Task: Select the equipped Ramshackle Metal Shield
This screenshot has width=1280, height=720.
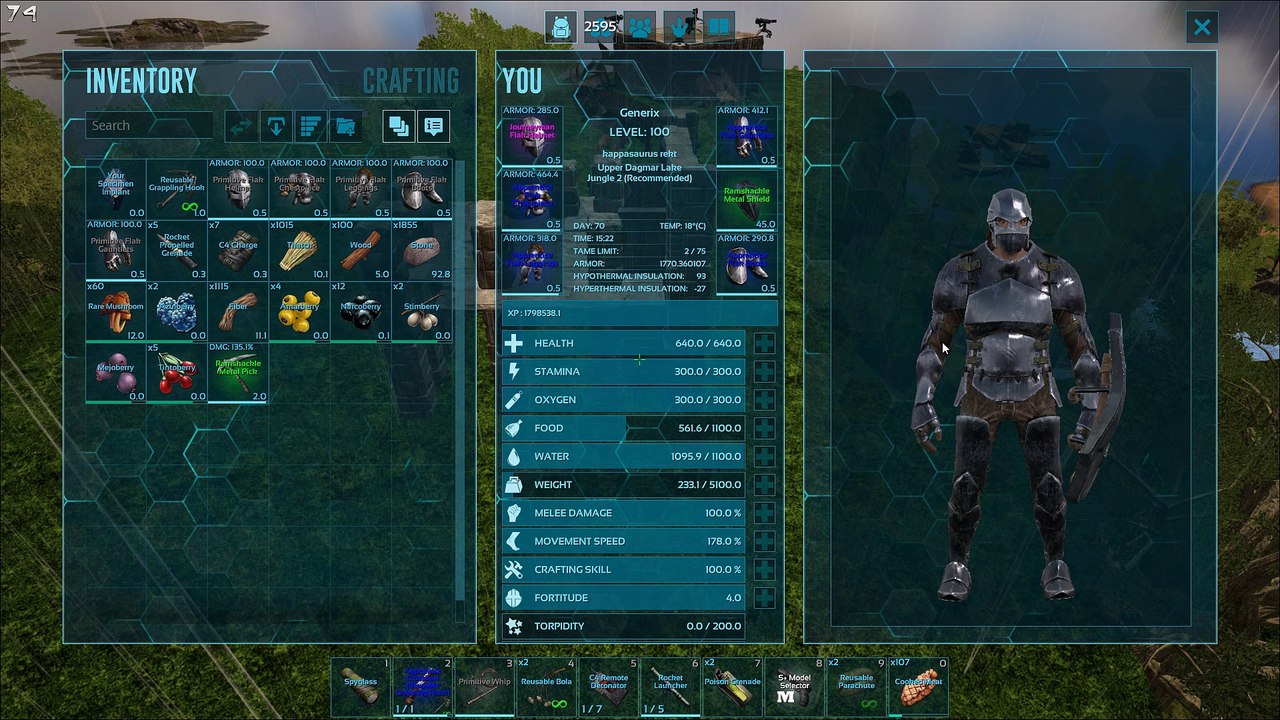Action: click(747, 201)
